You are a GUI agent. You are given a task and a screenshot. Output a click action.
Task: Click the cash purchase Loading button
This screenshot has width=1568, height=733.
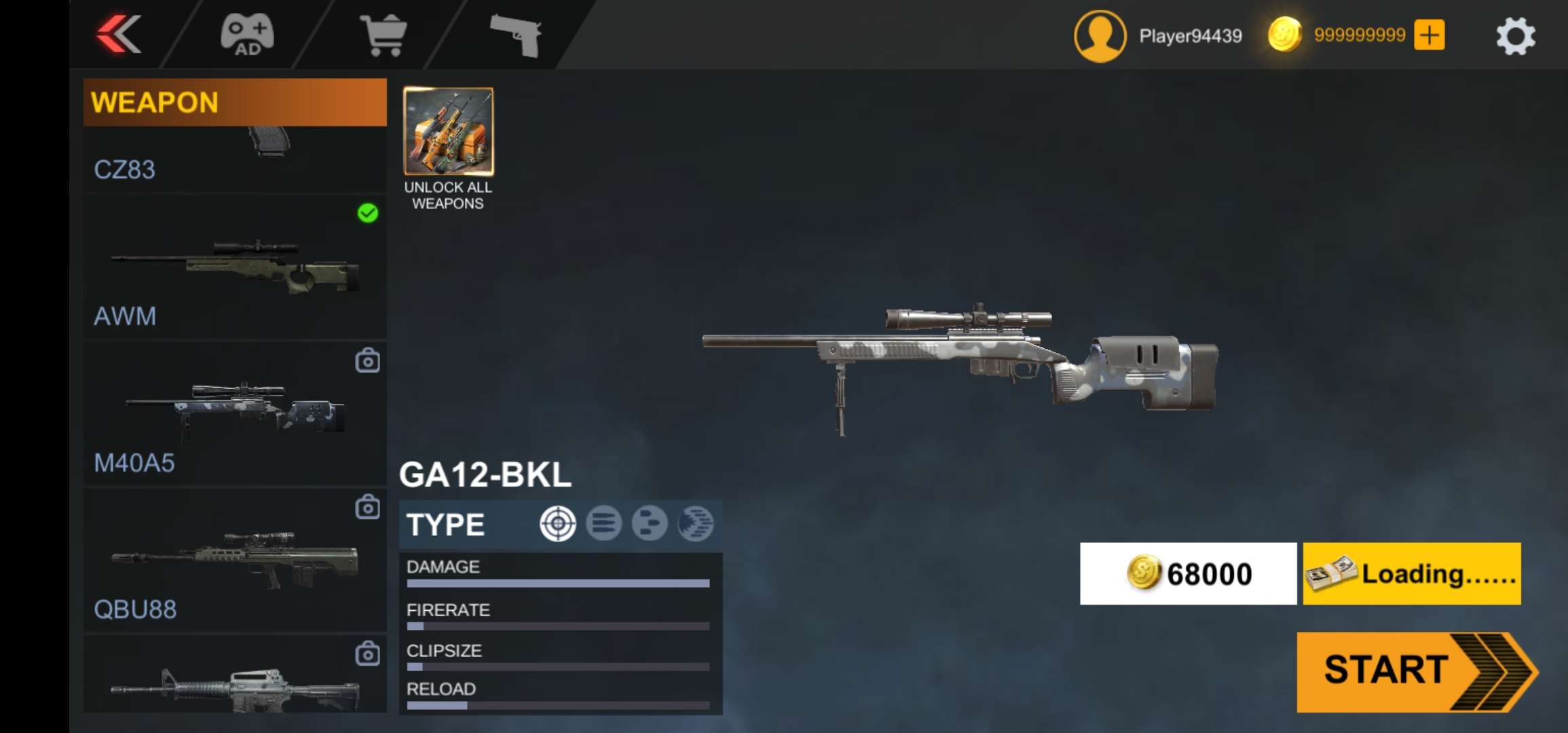coord(1411,574)
